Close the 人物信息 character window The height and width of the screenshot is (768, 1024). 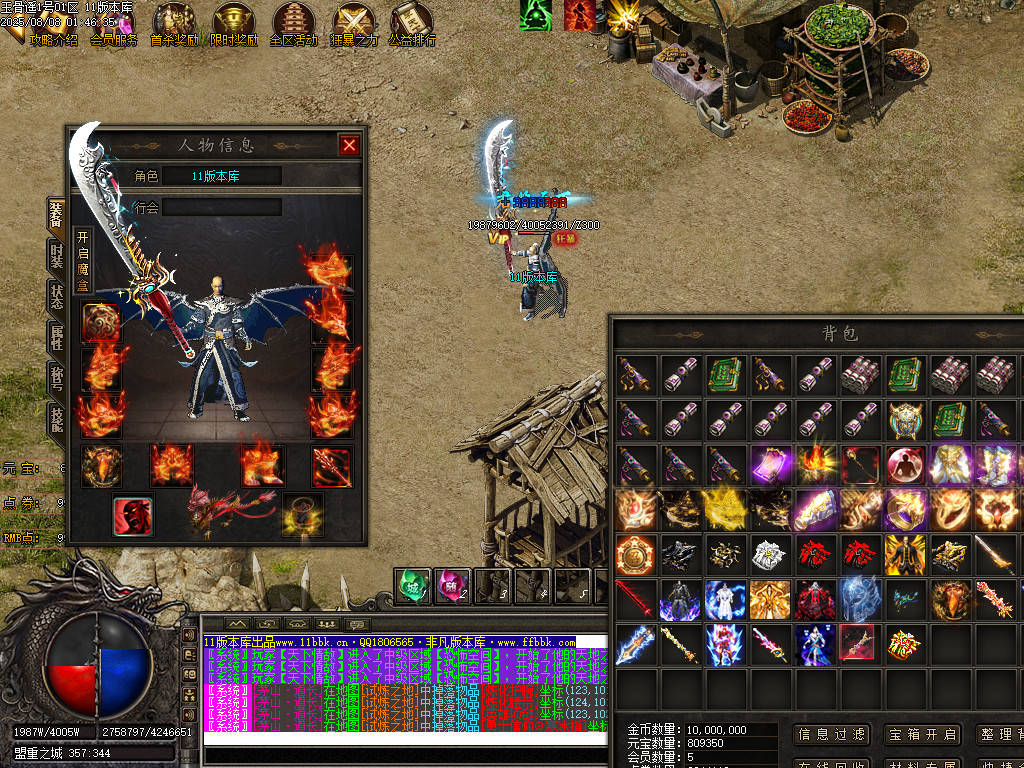pyautogui.click(x=349, y=145)
